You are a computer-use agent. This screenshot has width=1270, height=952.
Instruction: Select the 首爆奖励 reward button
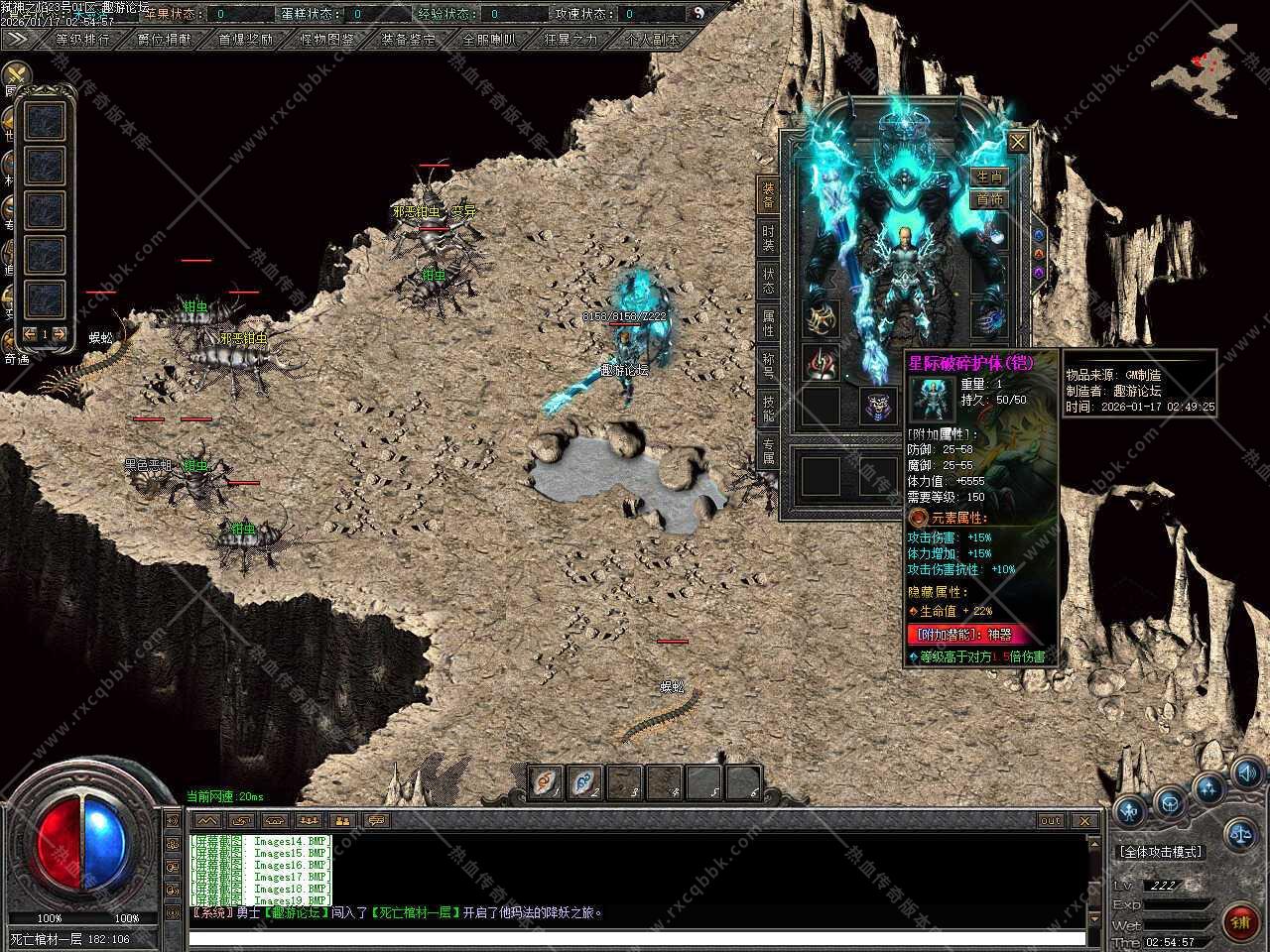(x=246, y=40)
